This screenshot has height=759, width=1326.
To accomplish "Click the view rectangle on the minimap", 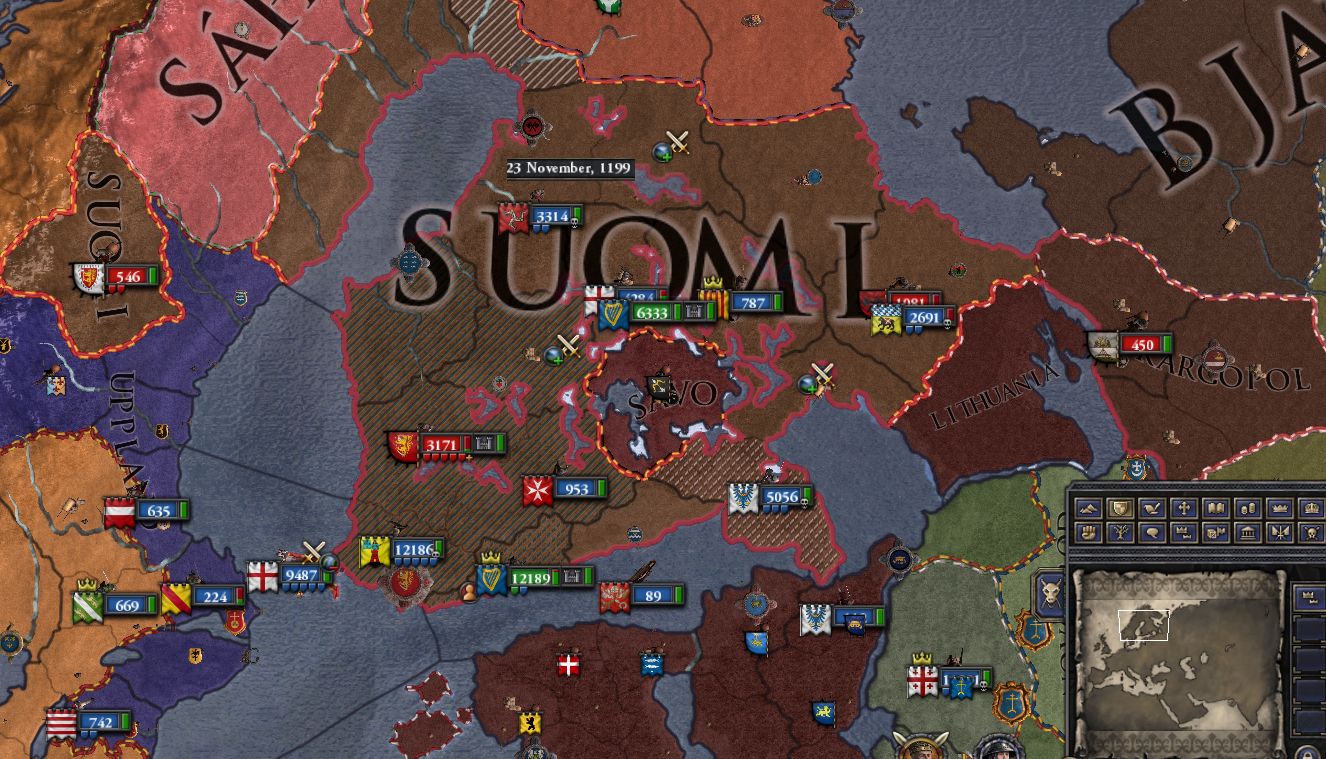I will (x=1145, y=625).
